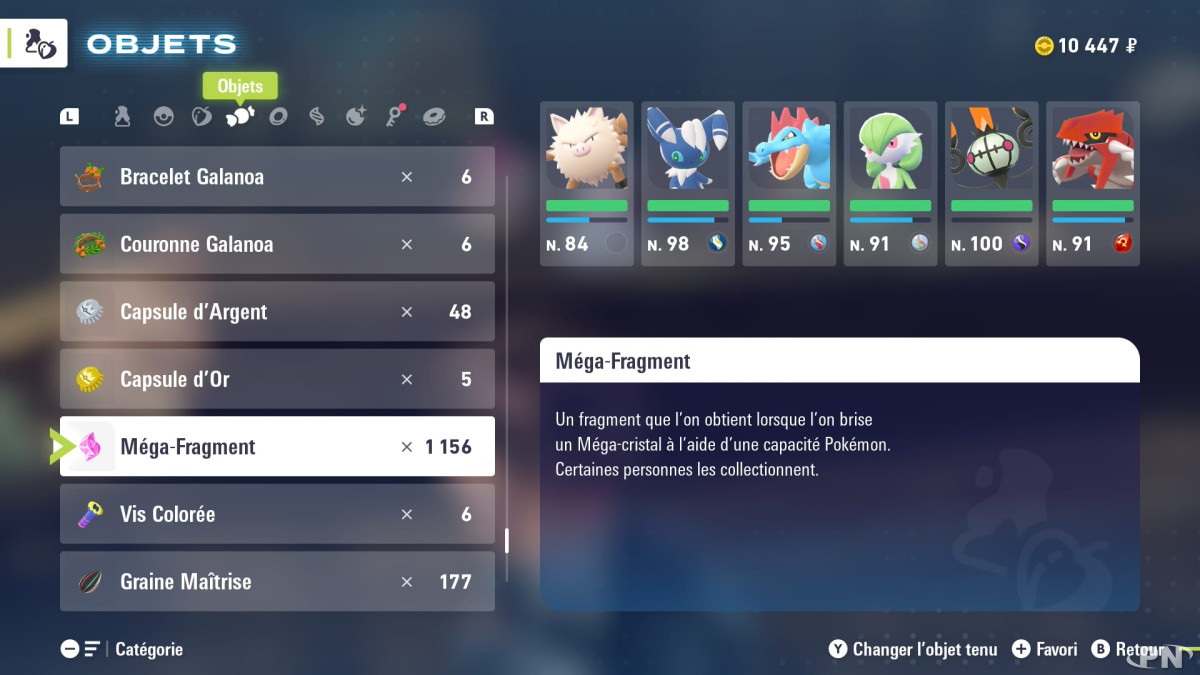1200x675 pixels.
Task: Open the key items tab
Action: point(395,117)
